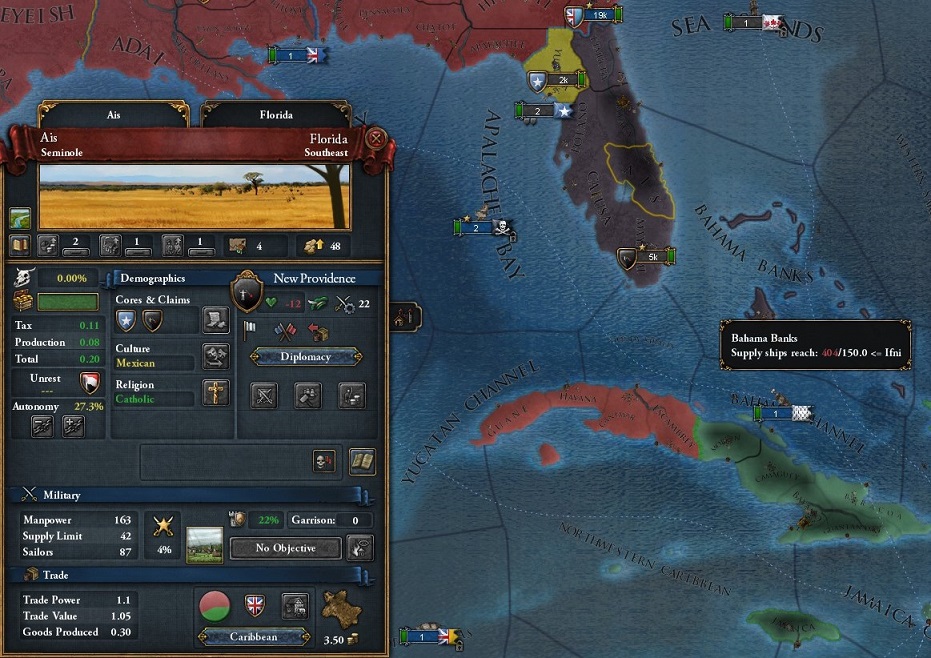Click the open book icon under the province picture
The width and height of the screenshot is (931, 658).
(x=19, y=243)
